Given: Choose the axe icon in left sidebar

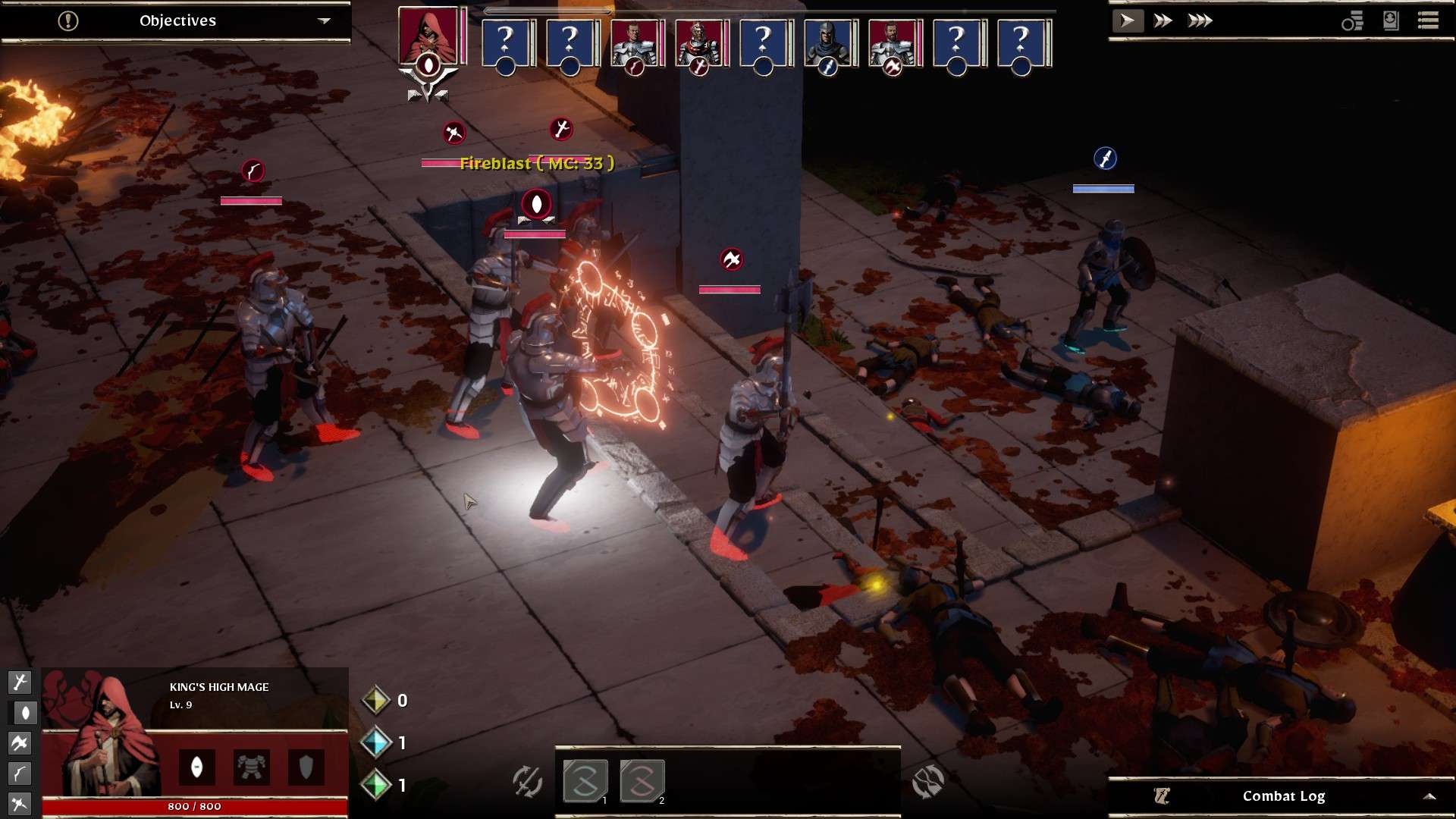Looking at the screenshot, I should click(19, 743).
